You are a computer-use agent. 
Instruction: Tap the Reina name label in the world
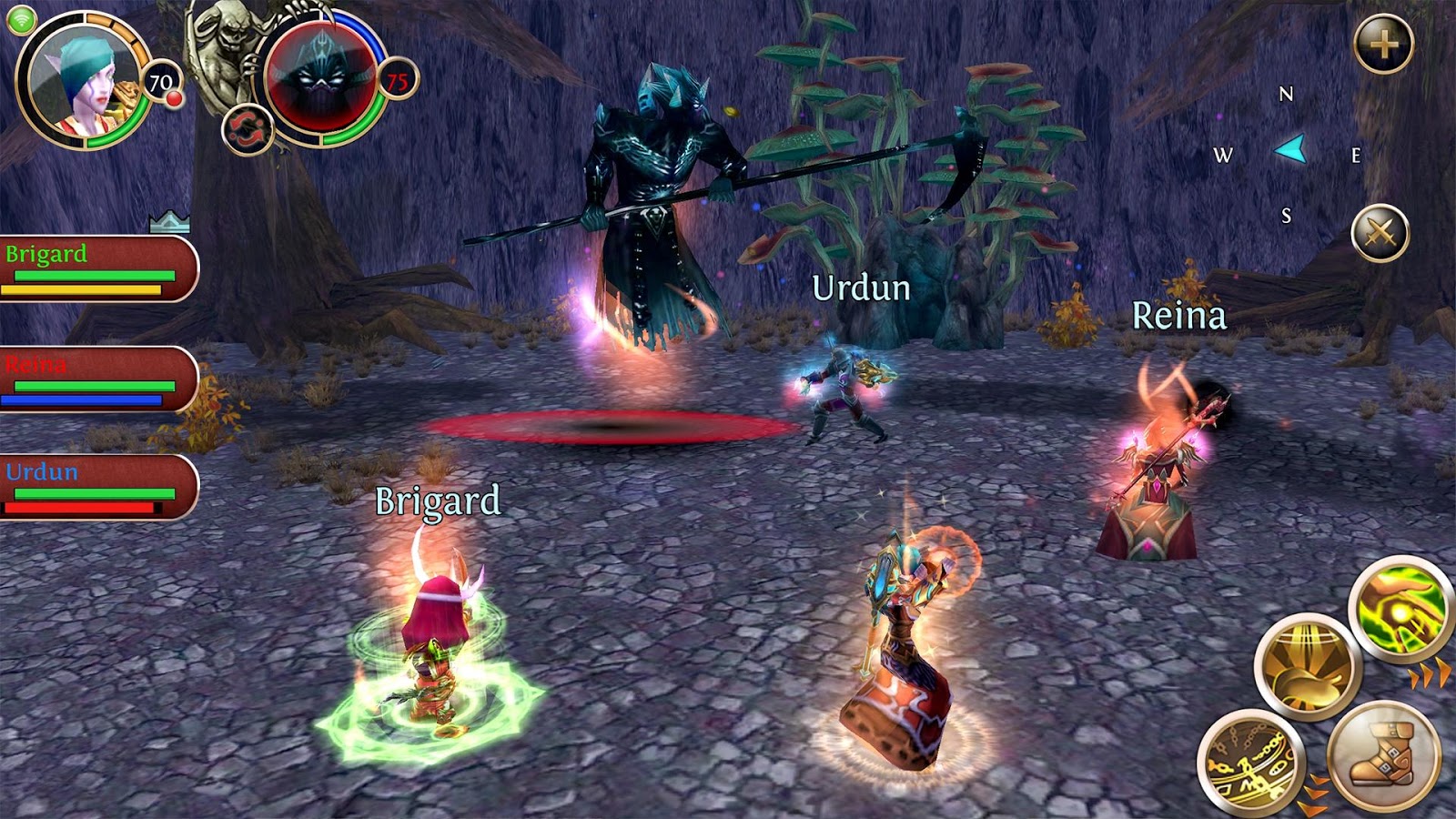[x=1179, y=316]
